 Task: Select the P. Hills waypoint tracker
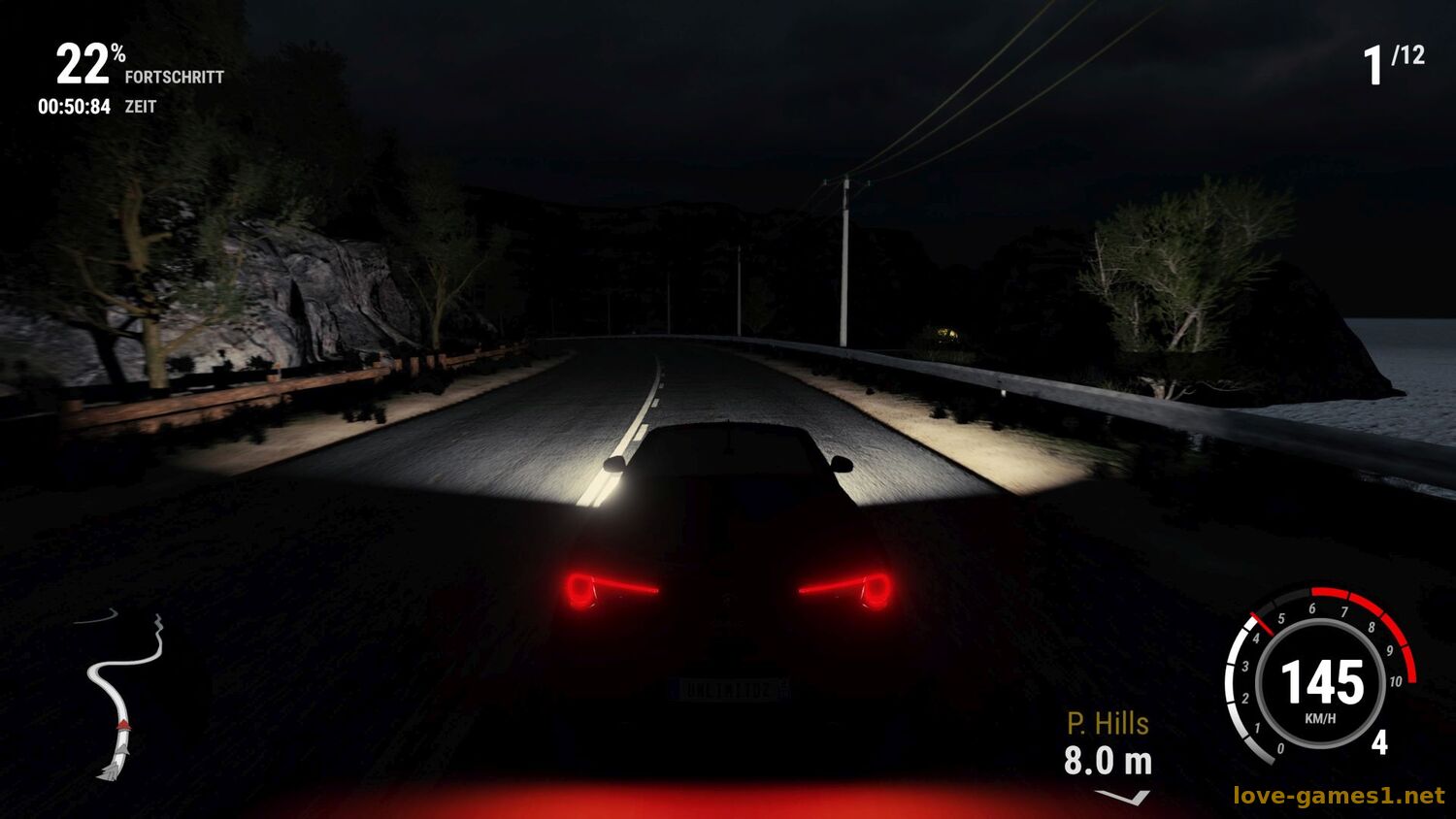(x=1108, y=745)
